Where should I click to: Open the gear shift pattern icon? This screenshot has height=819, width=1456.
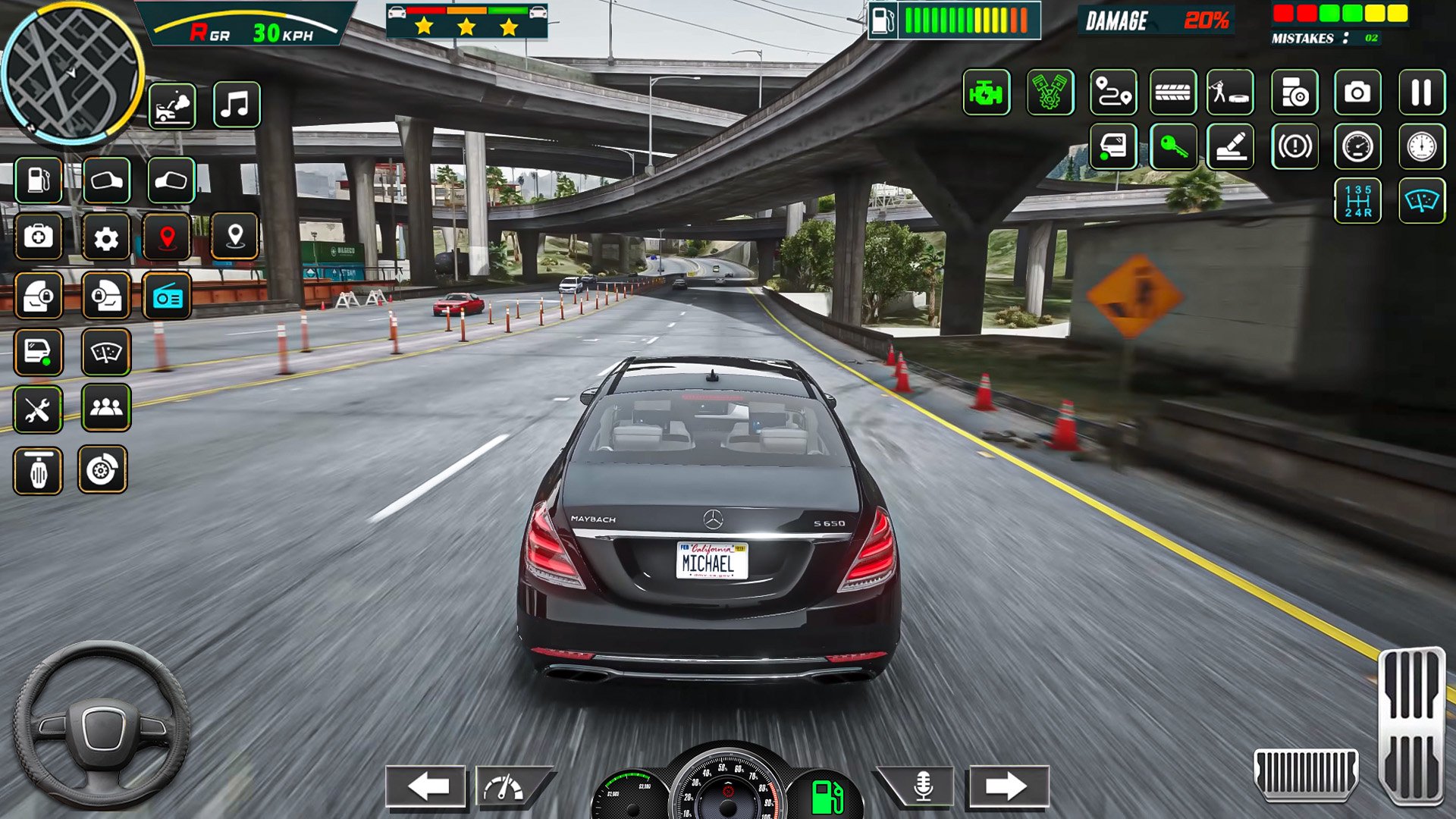pos(1357,201)
